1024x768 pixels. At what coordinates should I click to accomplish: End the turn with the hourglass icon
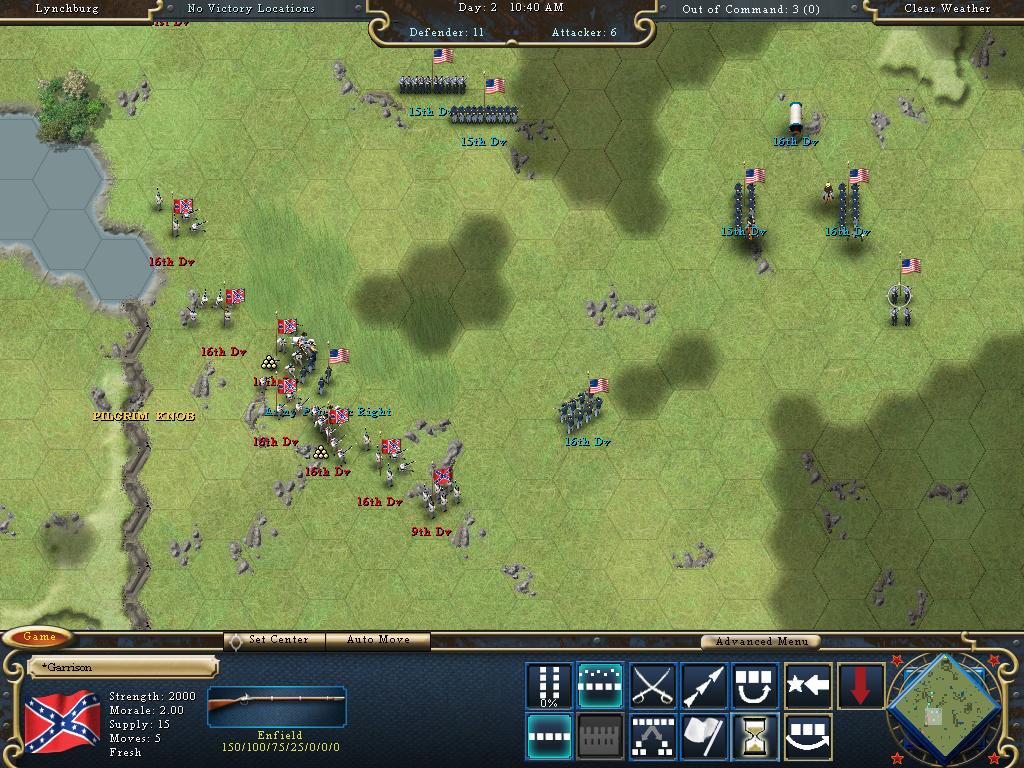(x=756, y=737)
